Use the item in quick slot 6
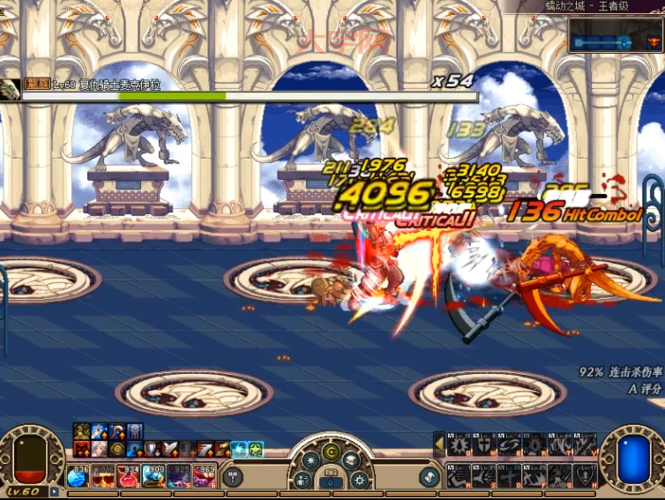Image resolution: width=665 pixels, height=500 pixels. coord(205,475)
